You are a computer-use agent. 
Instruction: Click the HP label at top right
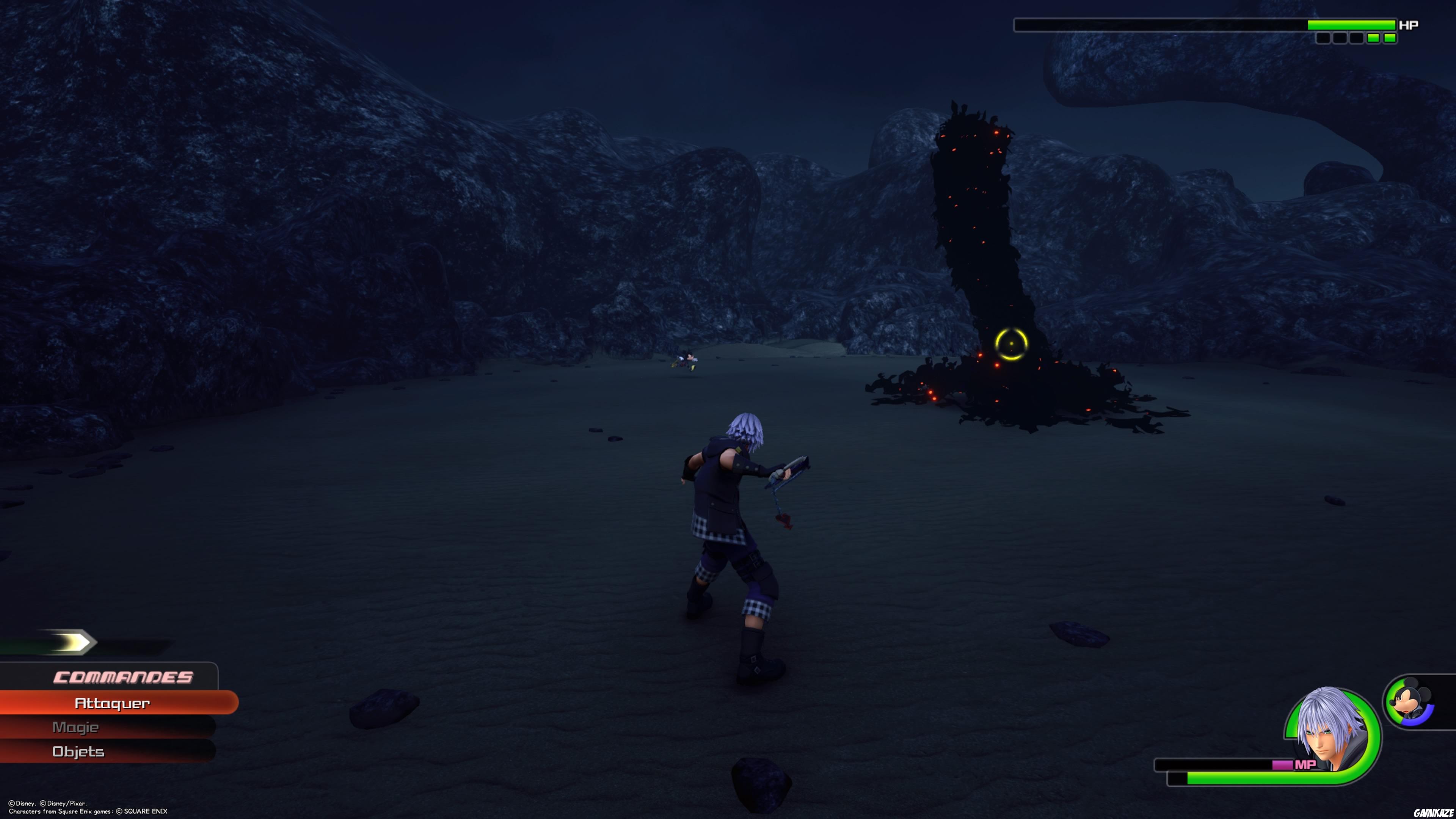[x=1409, y=24]
